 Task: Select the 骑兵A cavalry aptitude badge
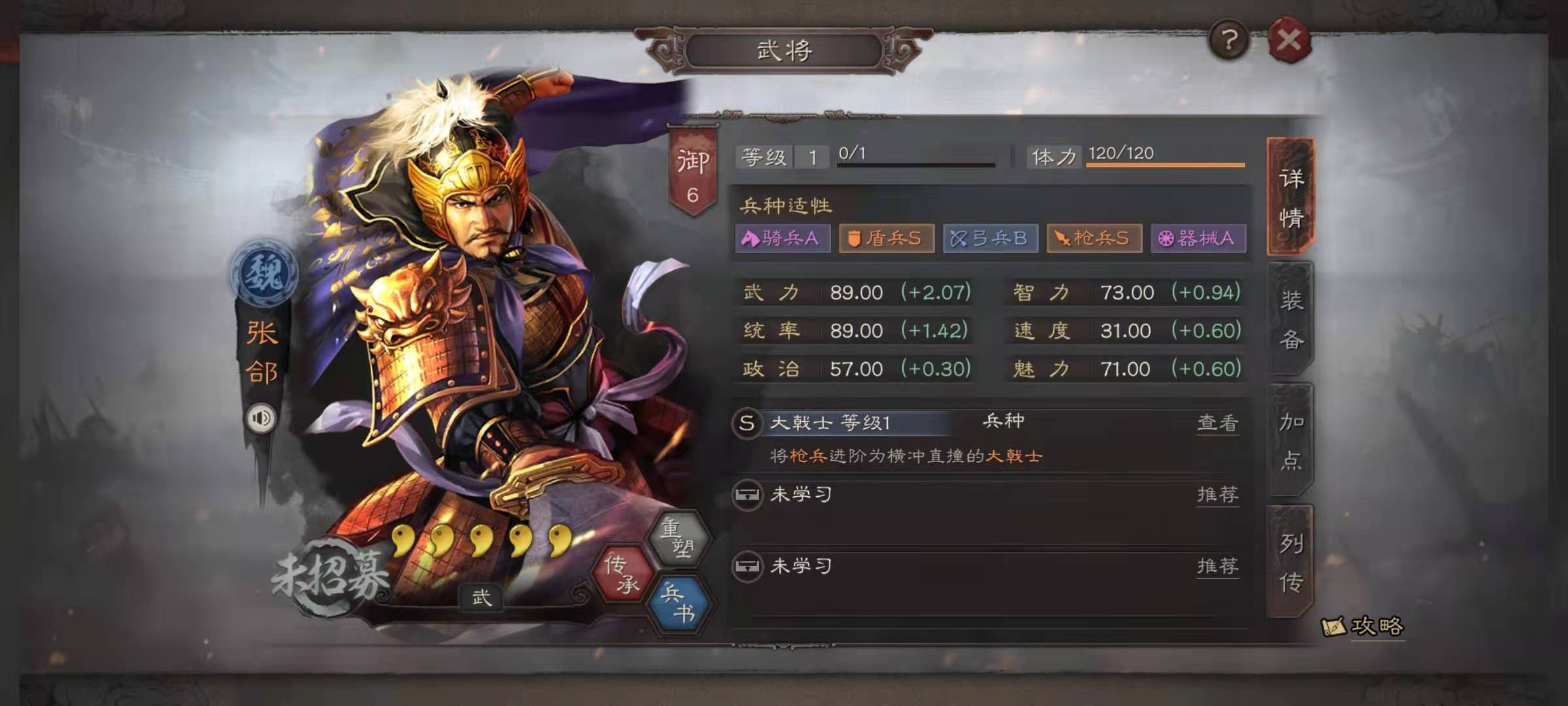coord(781,239)
